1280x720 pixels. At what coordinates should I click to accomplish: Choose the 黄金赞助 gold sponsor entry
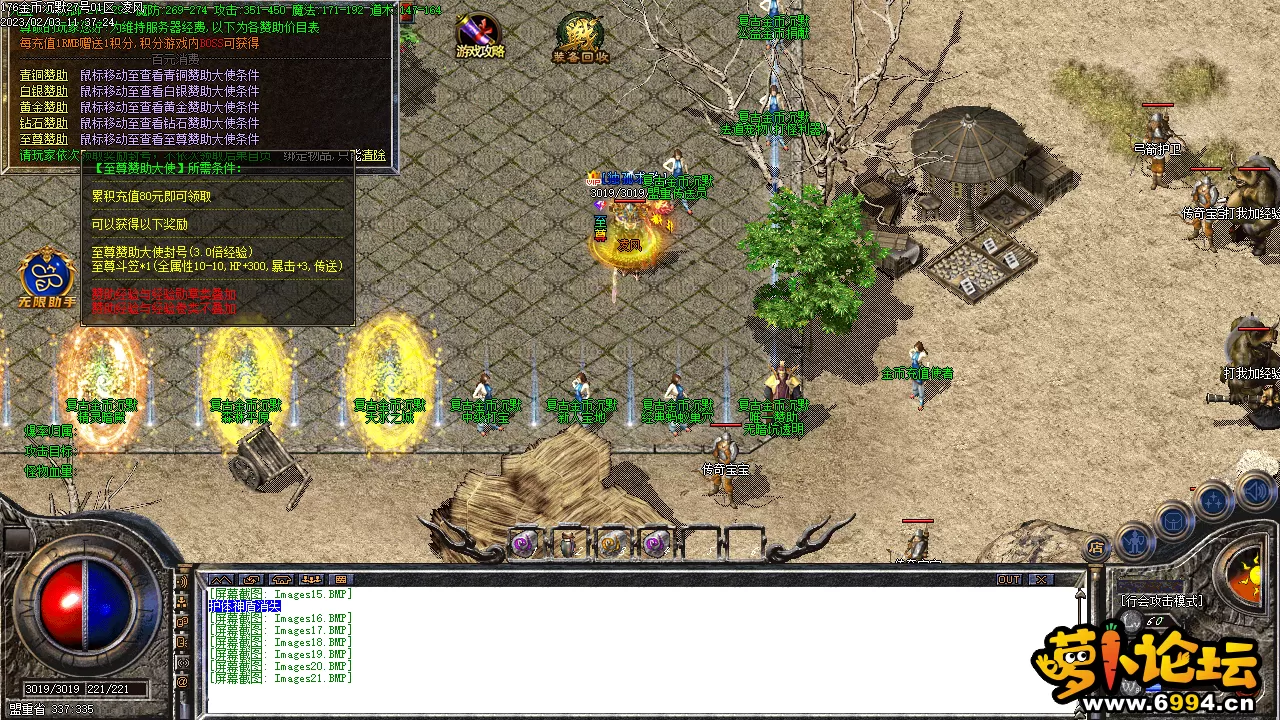[44, 107]
